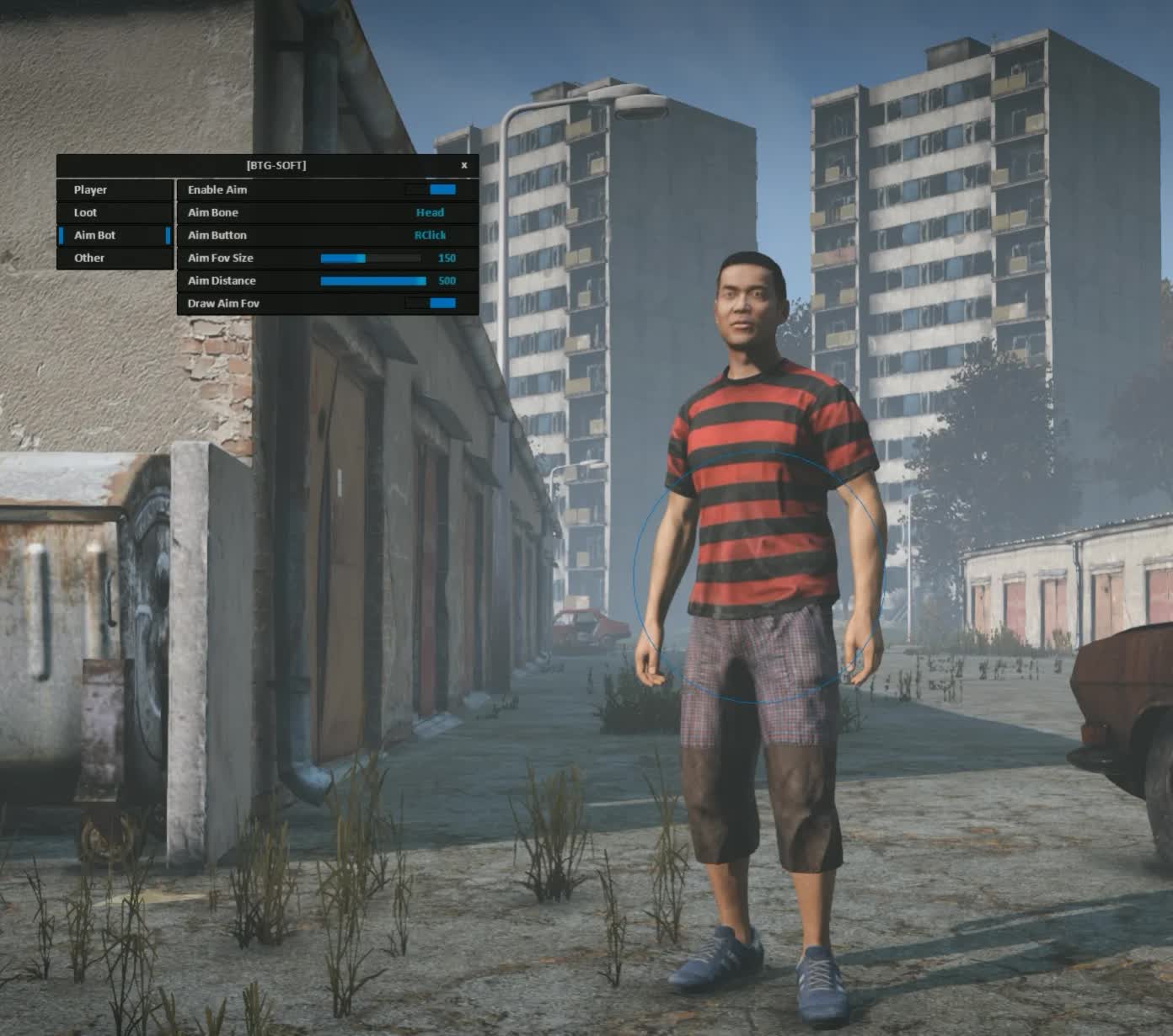Show the Other tab
This screenshot has width=1173, height=1036.
click(115, 259)
